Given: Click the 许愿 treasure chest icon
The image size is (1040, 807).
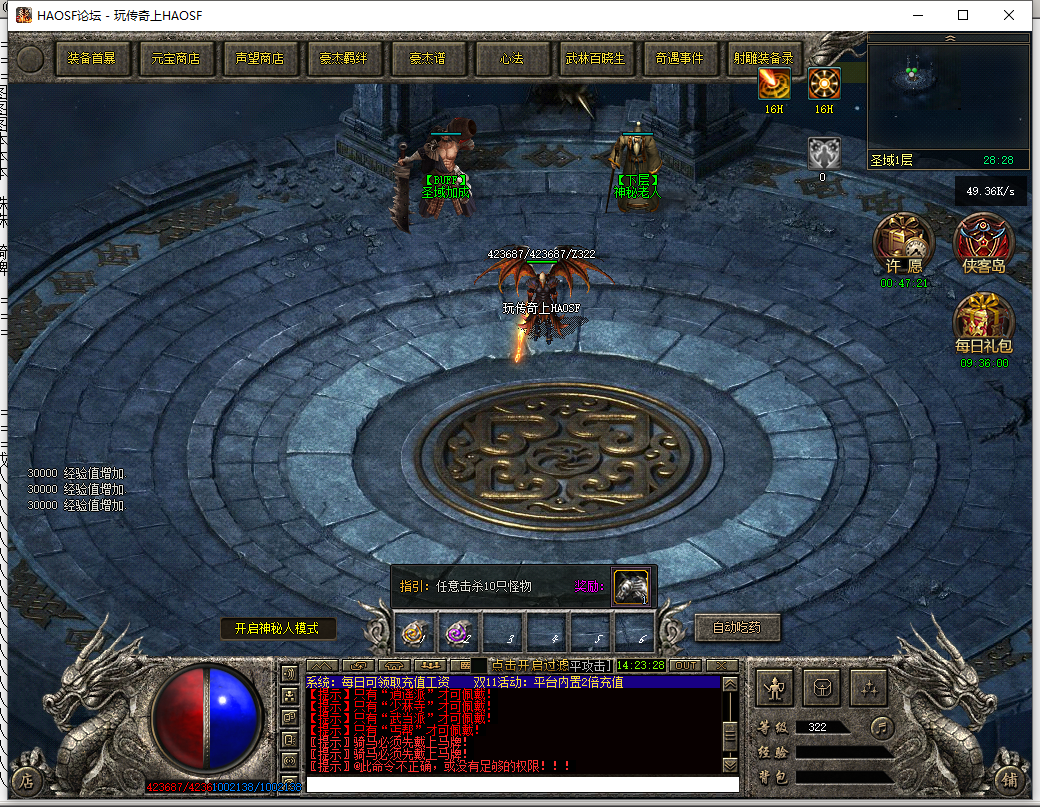Looking at the screenshot, I should tap(904, 243).
